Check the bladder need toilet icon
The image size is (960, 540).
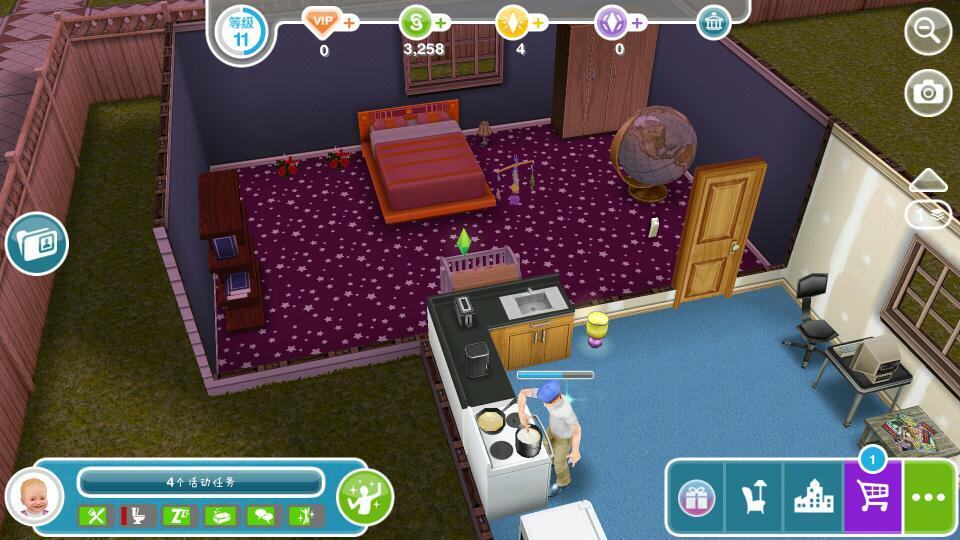coord(134,516)
